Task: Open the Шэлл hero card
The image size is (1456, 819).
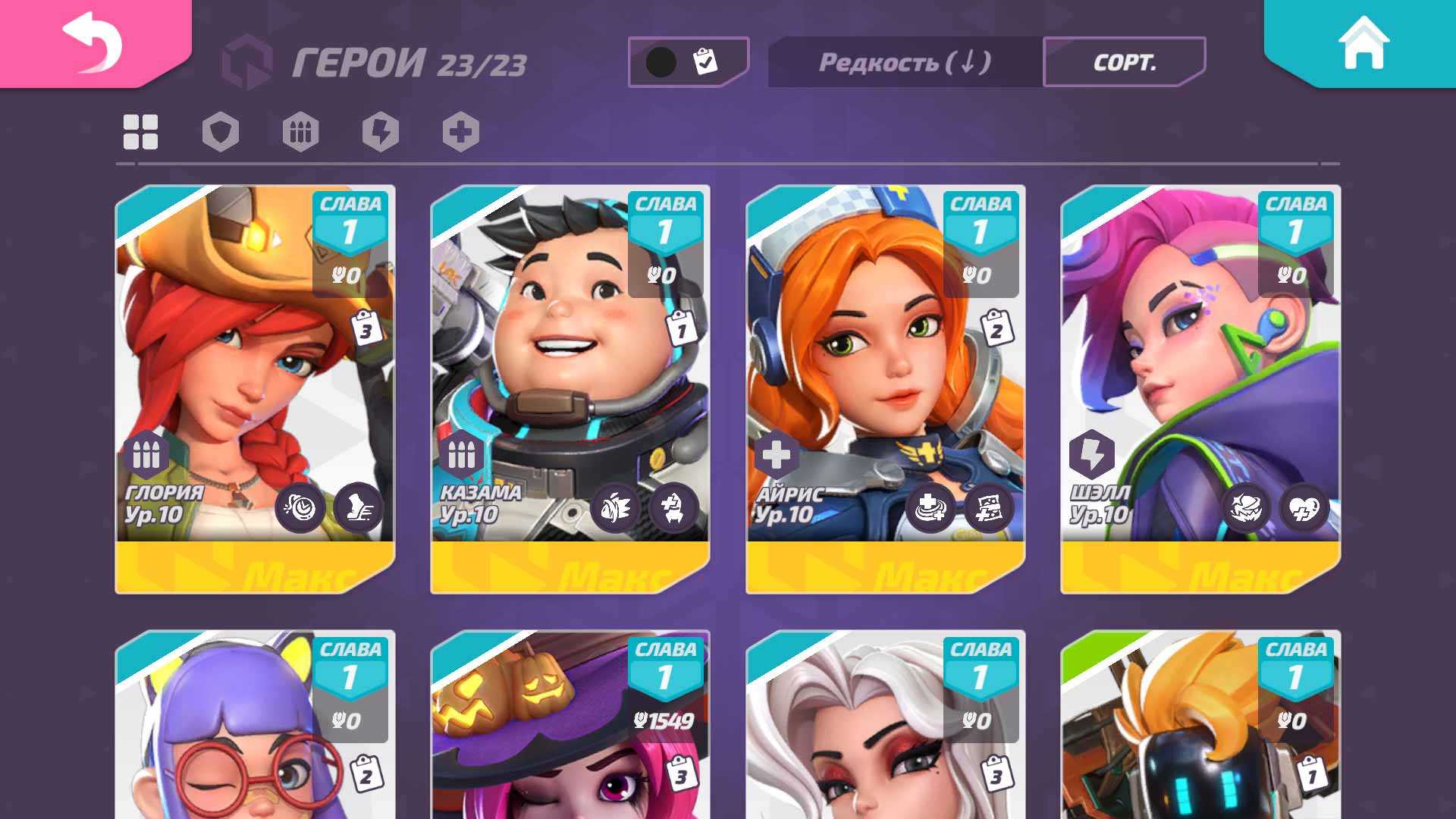Action: pyautogui.click(x=1200, y=387)
